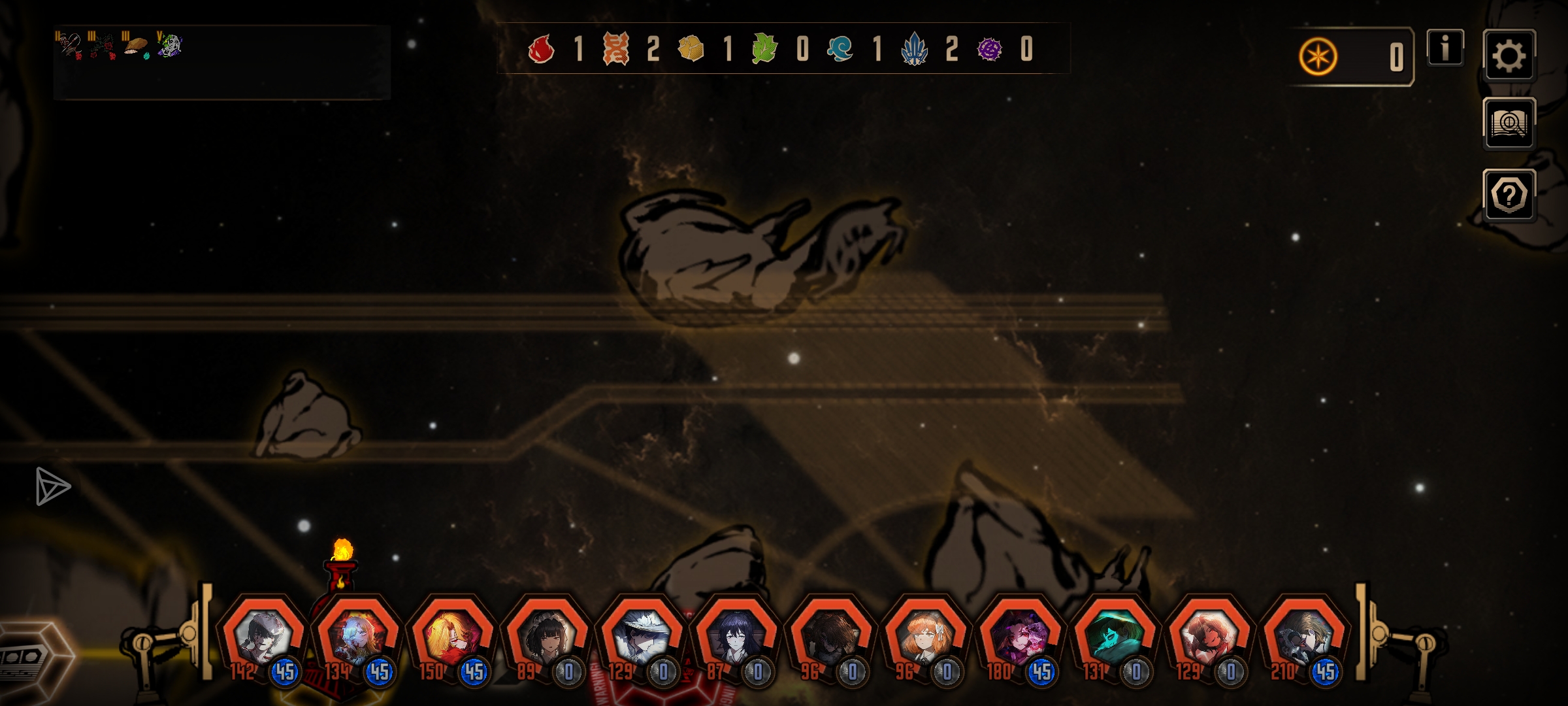Inspect the tier V grey stone gift
Screen dimensions: 1568x706
pyautogui.click(x=170, y=46)
